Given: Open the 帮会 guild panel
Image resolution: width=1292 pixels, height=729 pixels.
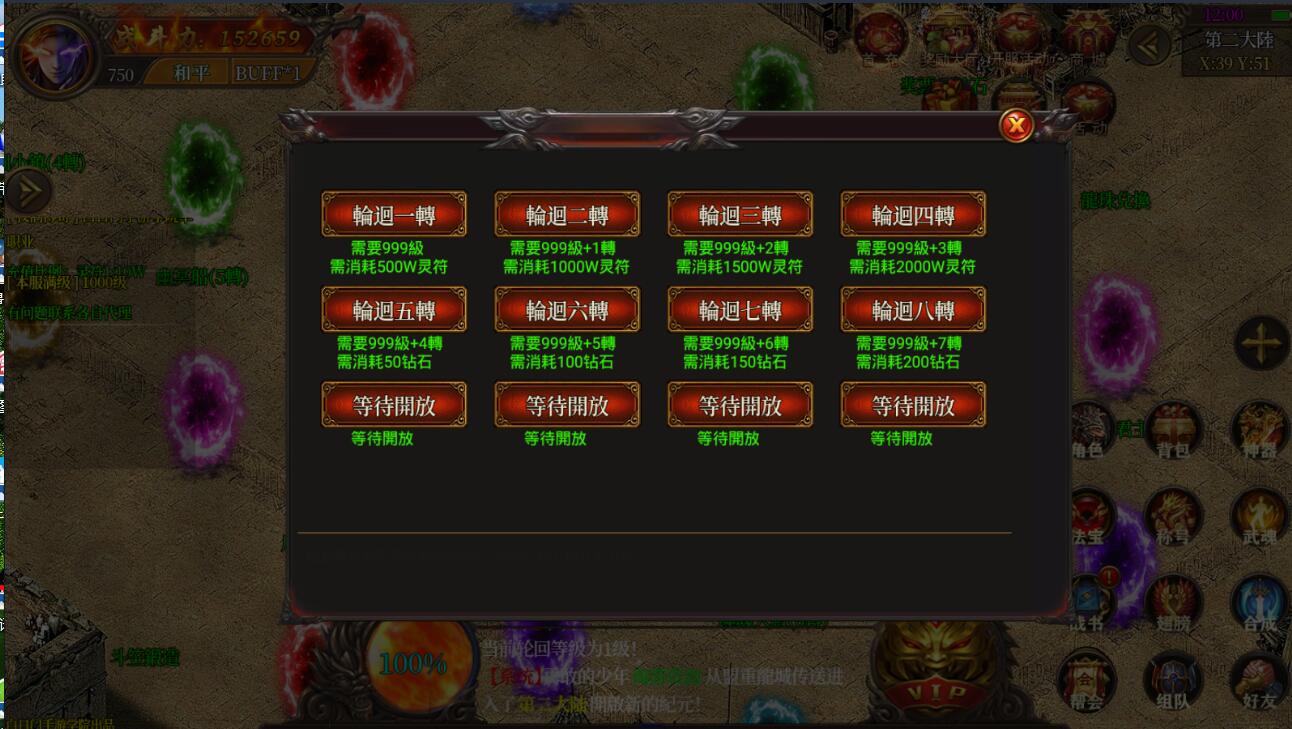Looking at the screenshot, I should pos(1090,680).
